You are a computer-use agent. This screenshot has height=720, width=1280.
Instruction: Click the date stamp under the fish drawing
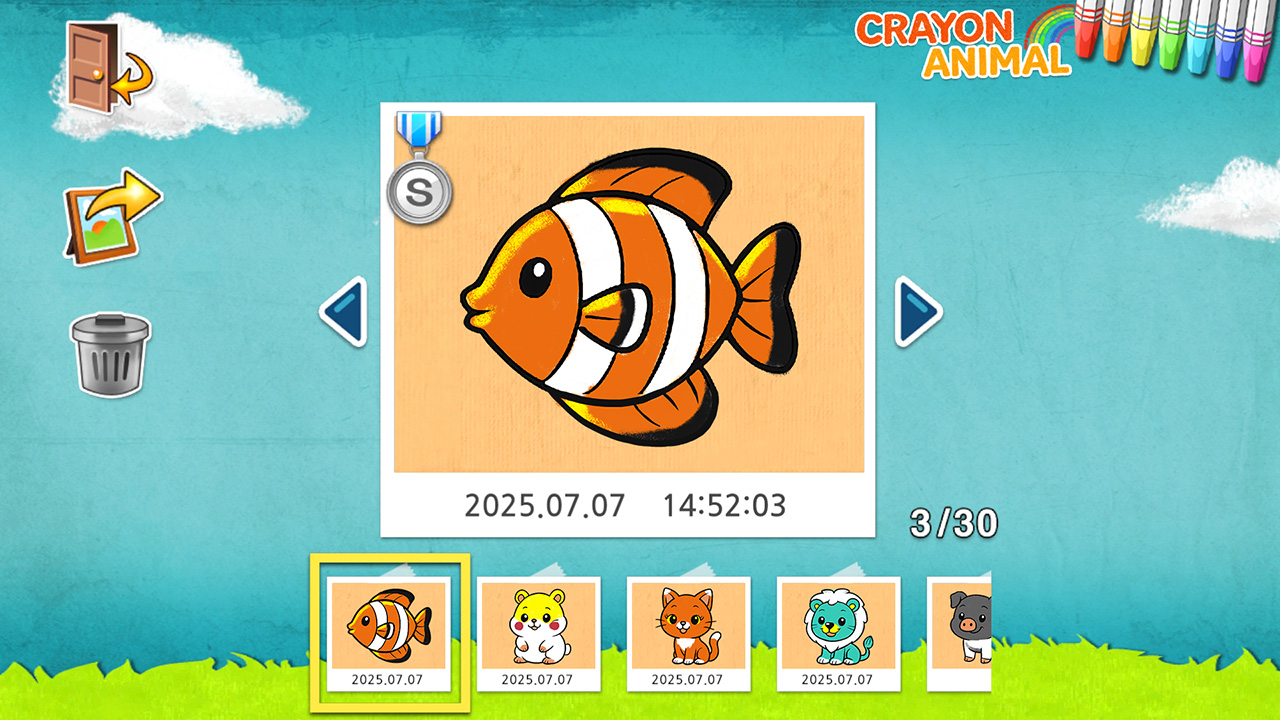(x=627, y=506)
